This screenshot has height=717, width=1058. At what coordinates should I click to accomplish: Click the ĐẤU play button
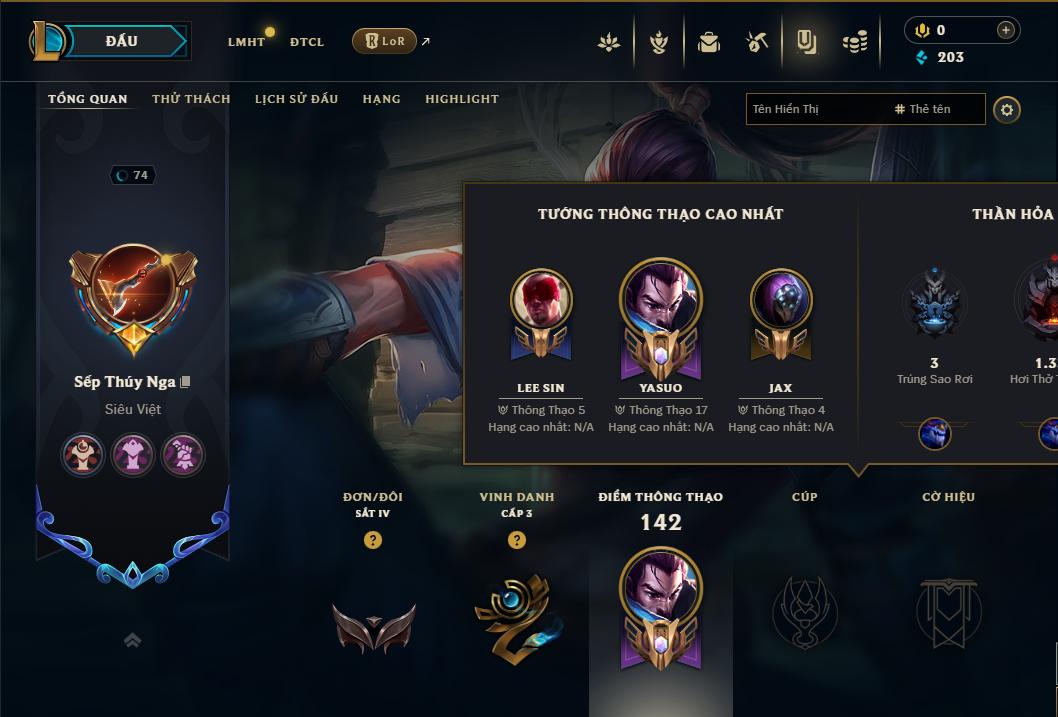point(121,41)
